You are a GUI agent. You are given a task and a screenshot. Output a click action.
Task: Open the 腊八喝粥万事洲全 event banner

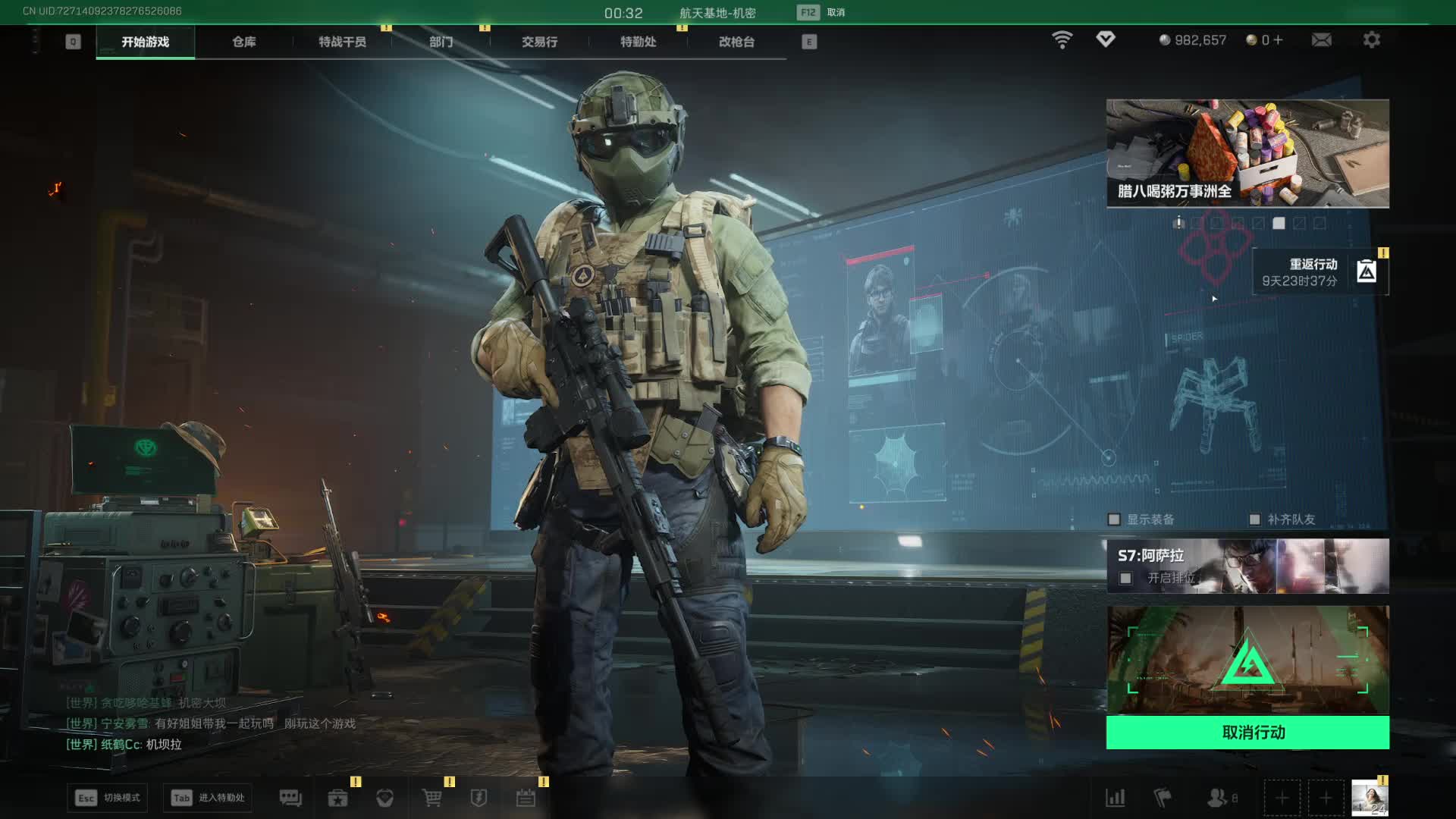(x=1247, y=153)
